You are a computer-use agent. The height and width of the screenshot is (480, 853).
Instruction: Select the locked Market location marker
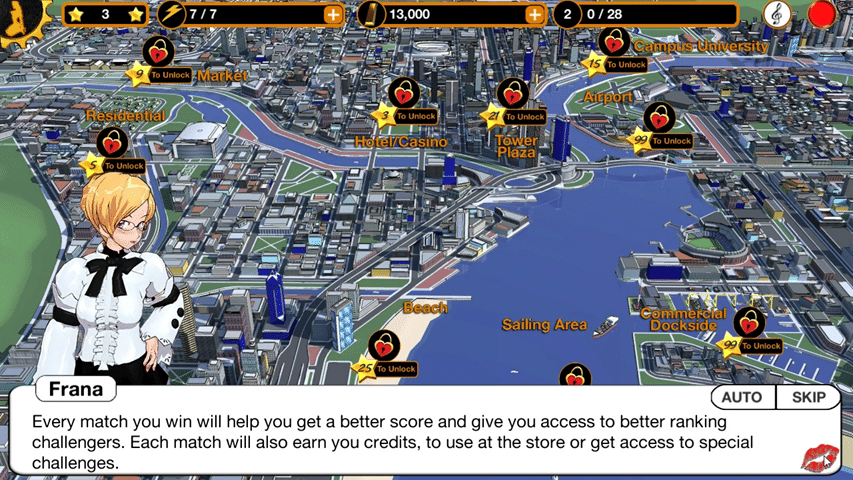pos(157,52)
